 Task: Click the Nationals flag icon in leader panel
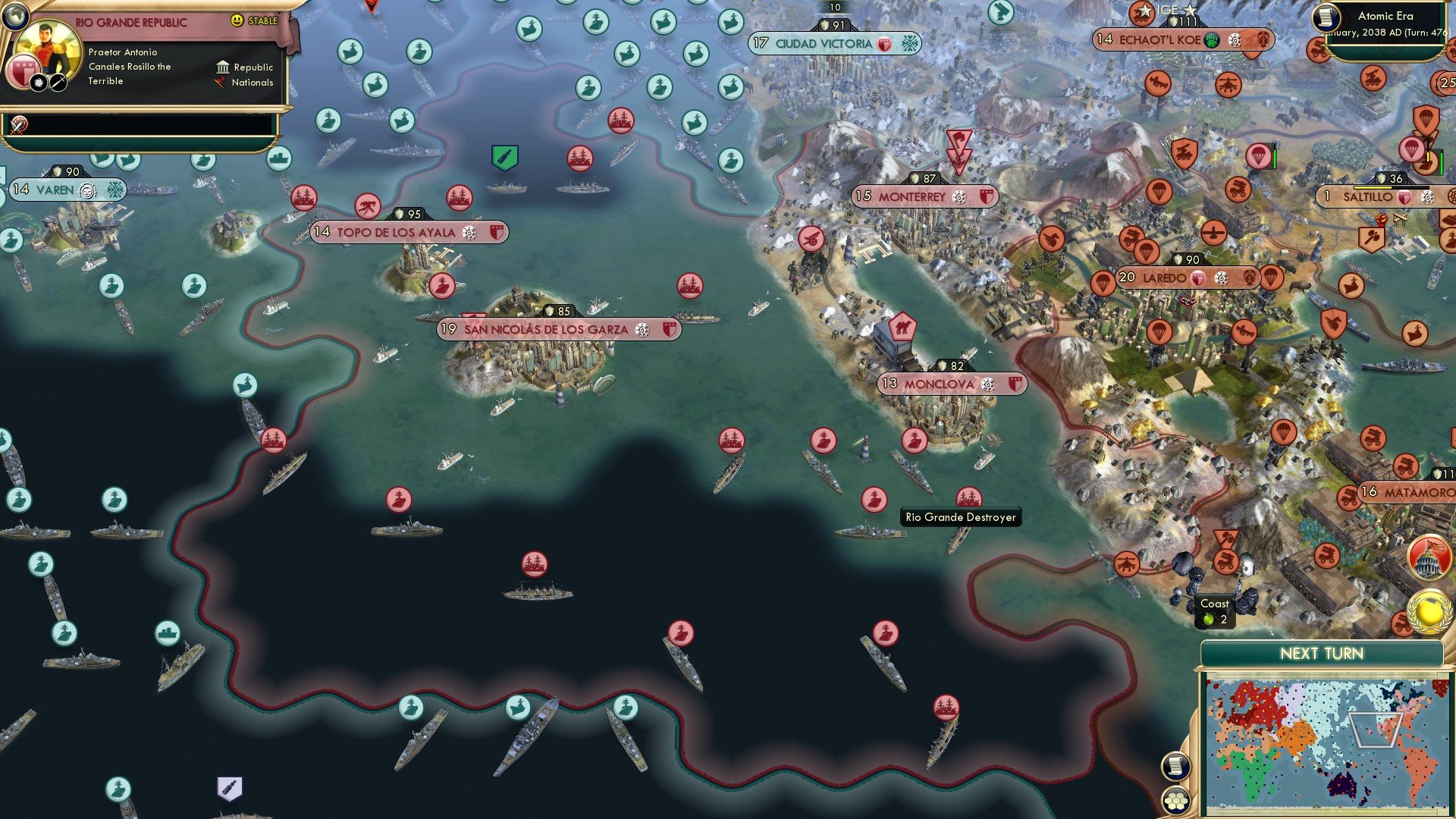coord(219,83)
